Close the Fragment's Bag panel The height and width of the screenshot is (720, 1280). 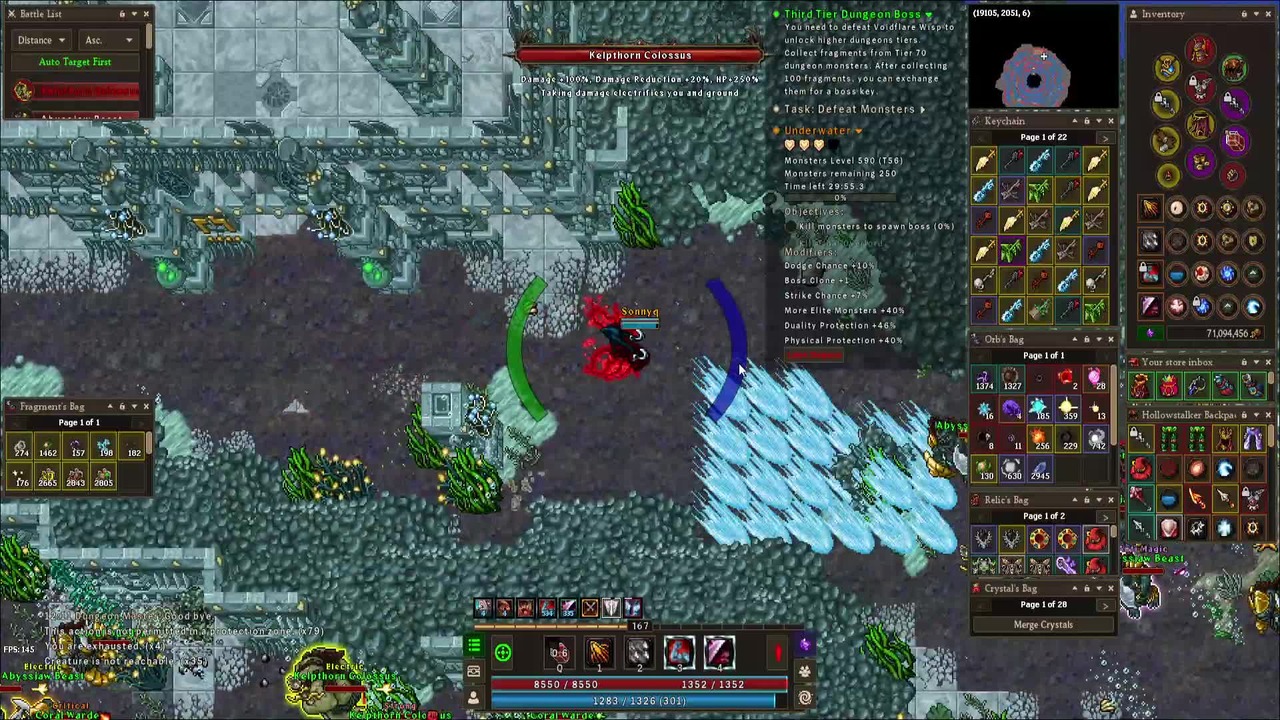click(x=146, y=406)
